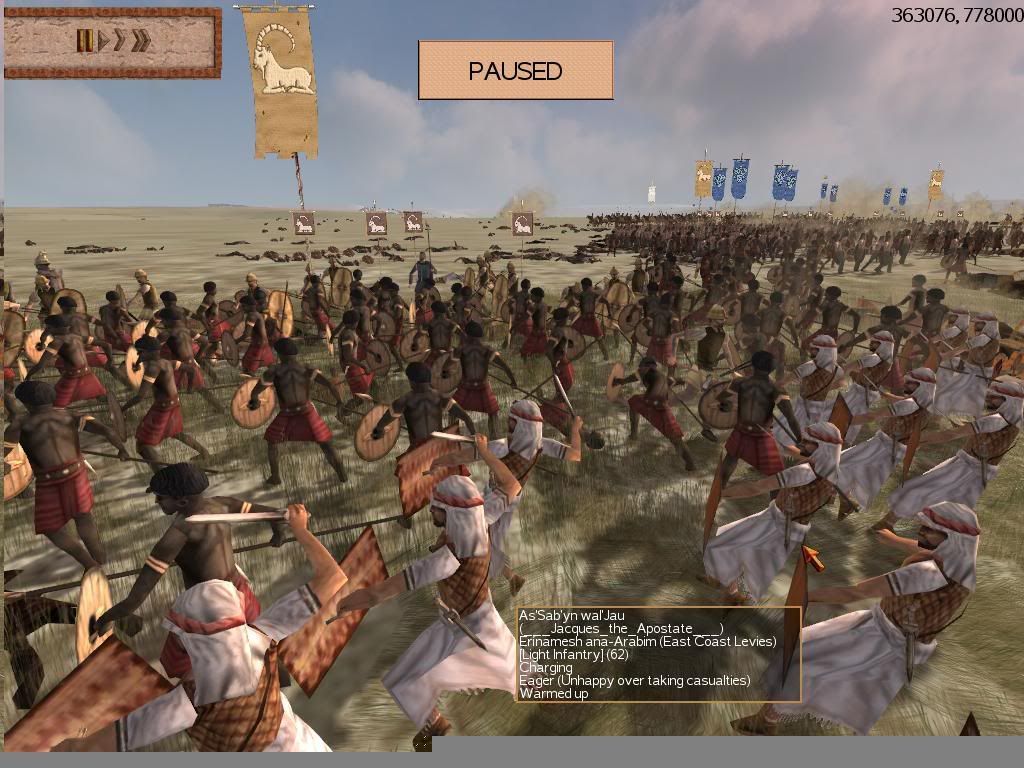Image resolution: width=1024 pixels, height=768 pixels.
Task: Toggle the pause button in speed controls
Action: point(85,41)
